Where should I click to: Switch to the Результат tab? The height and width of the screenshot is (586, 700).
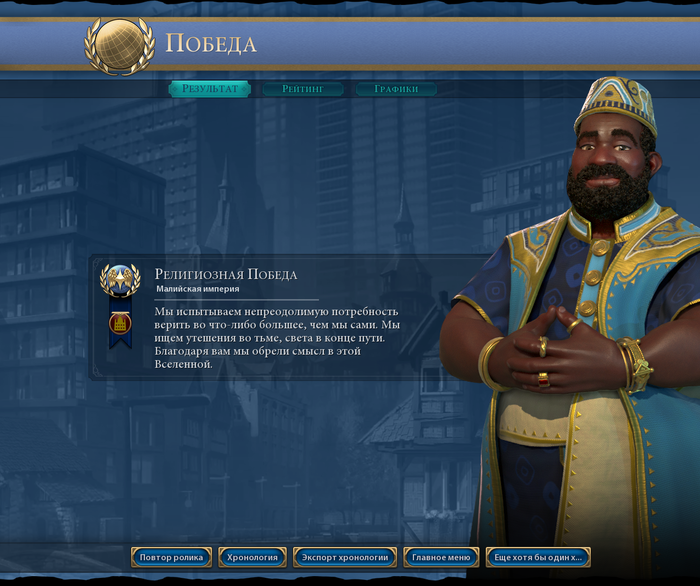click(x=210, y=89)
